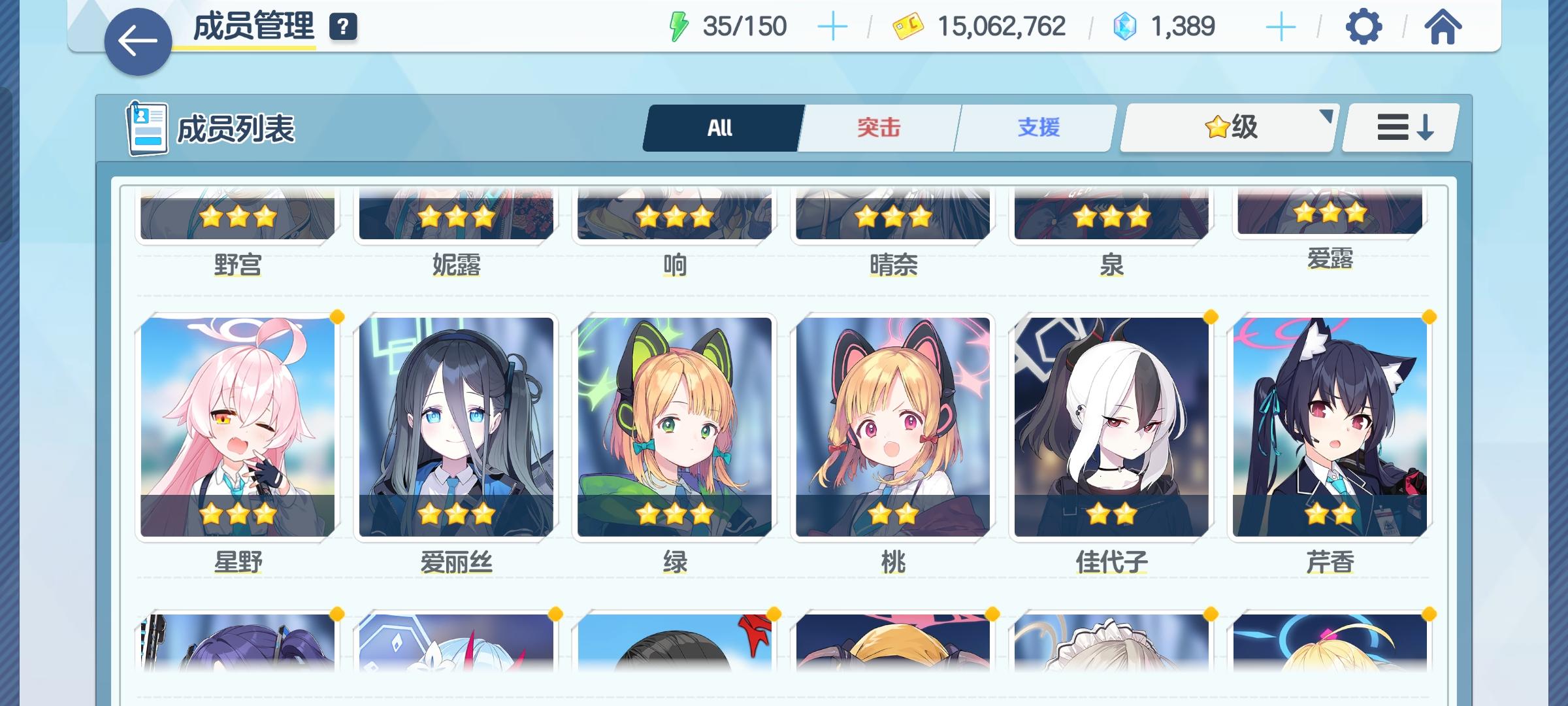Click the plus button next to Pyroxene count
The height and width of the screenshot is (706, 1568).
click(x=1282, y=26)
